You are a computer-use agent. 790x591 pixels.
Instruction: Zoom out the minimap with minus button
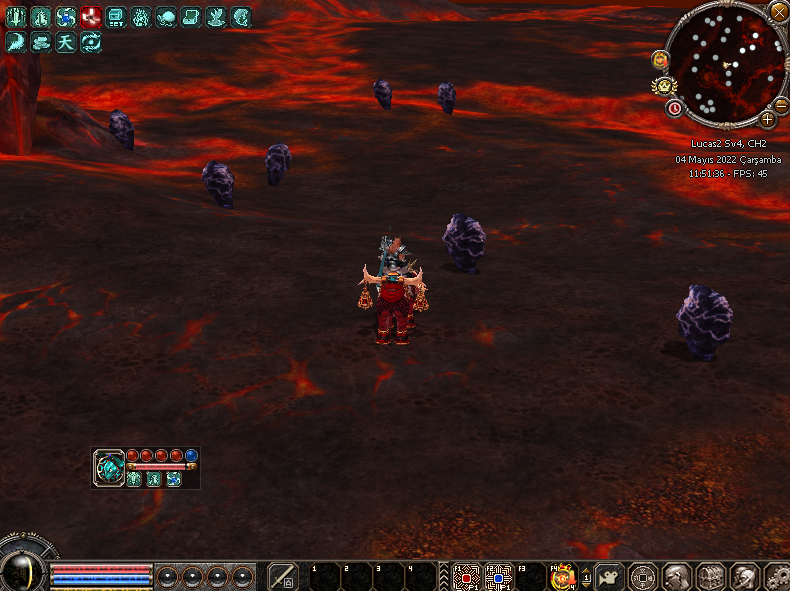click(781, 104)
